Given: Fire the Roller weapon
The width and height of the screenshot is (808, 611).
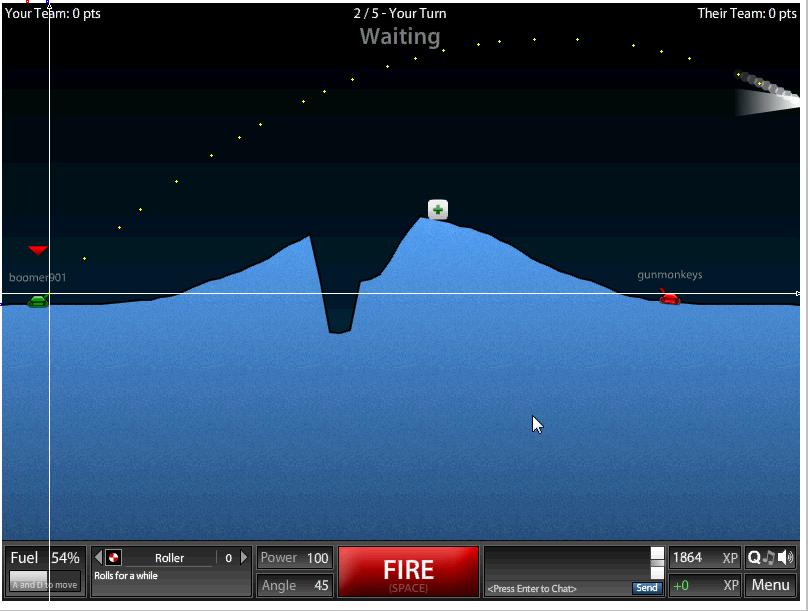Looking at the screenshot, I should pos(408,572).
